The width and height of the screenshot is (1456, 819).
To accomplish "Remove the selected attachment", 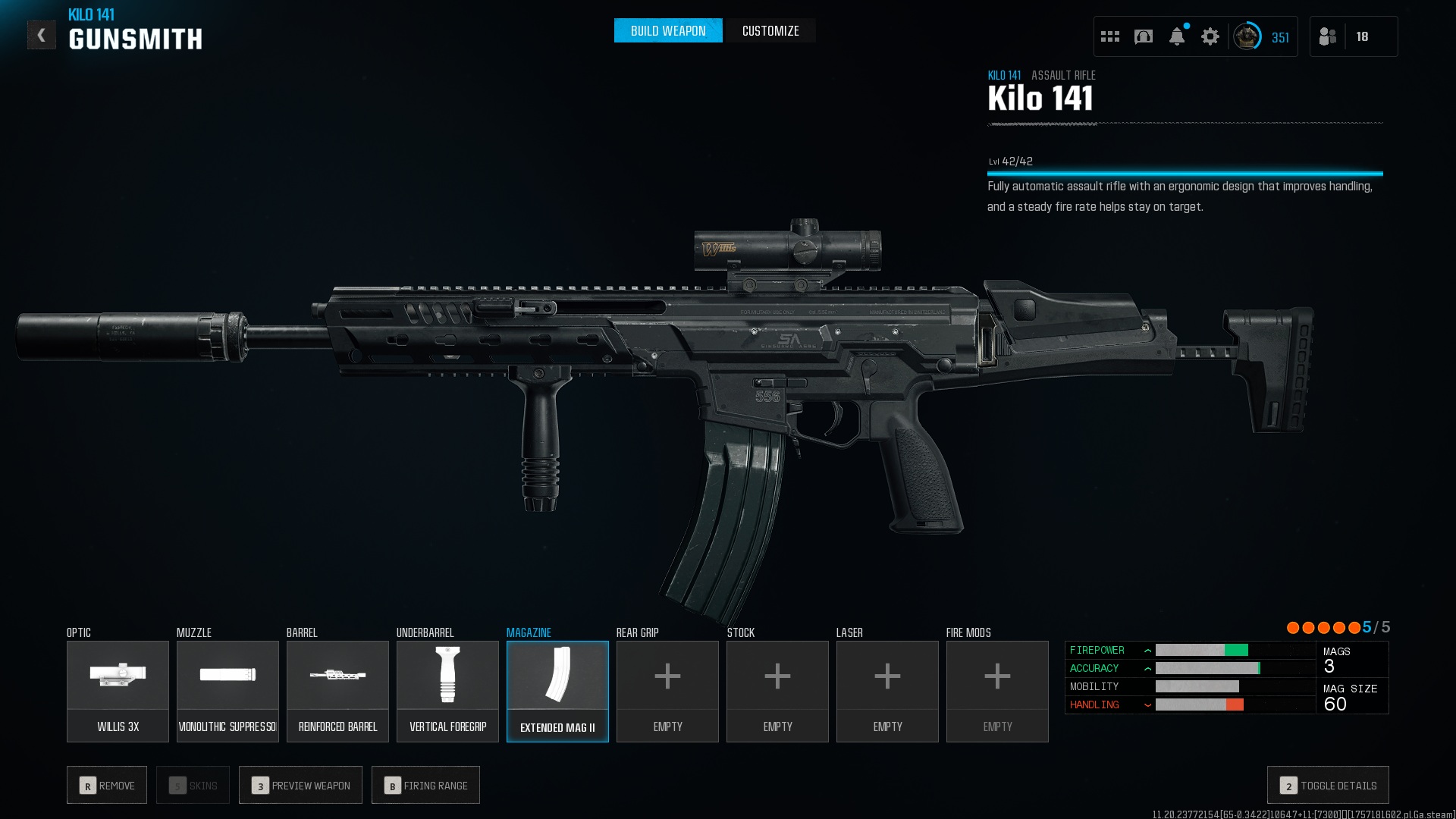I will (x=107, y=785).
